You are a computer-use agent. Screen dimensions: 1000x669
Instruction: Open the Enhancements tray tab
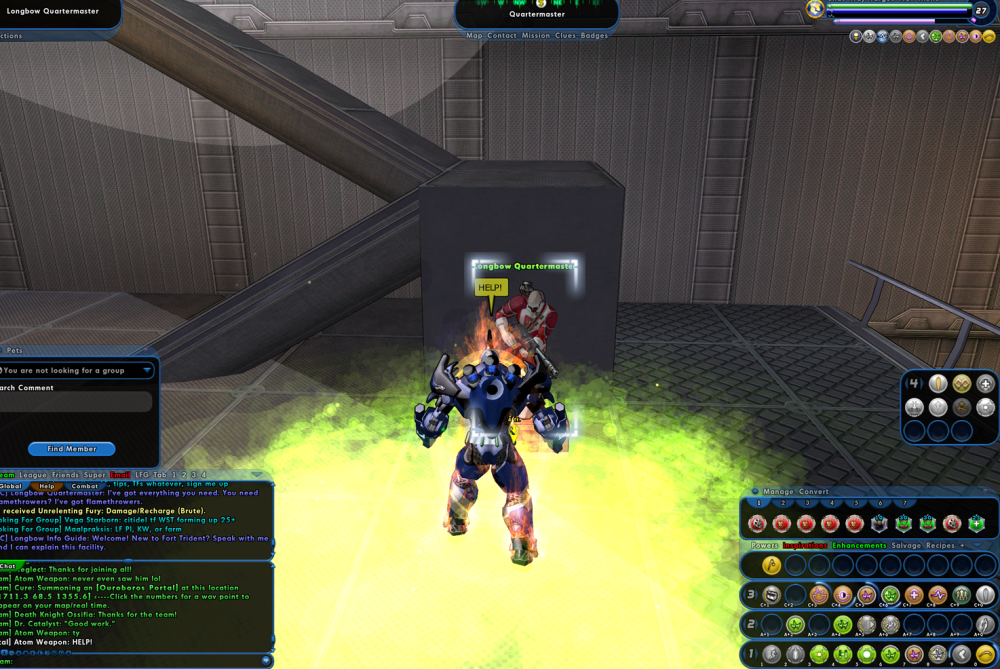(859, 546)
